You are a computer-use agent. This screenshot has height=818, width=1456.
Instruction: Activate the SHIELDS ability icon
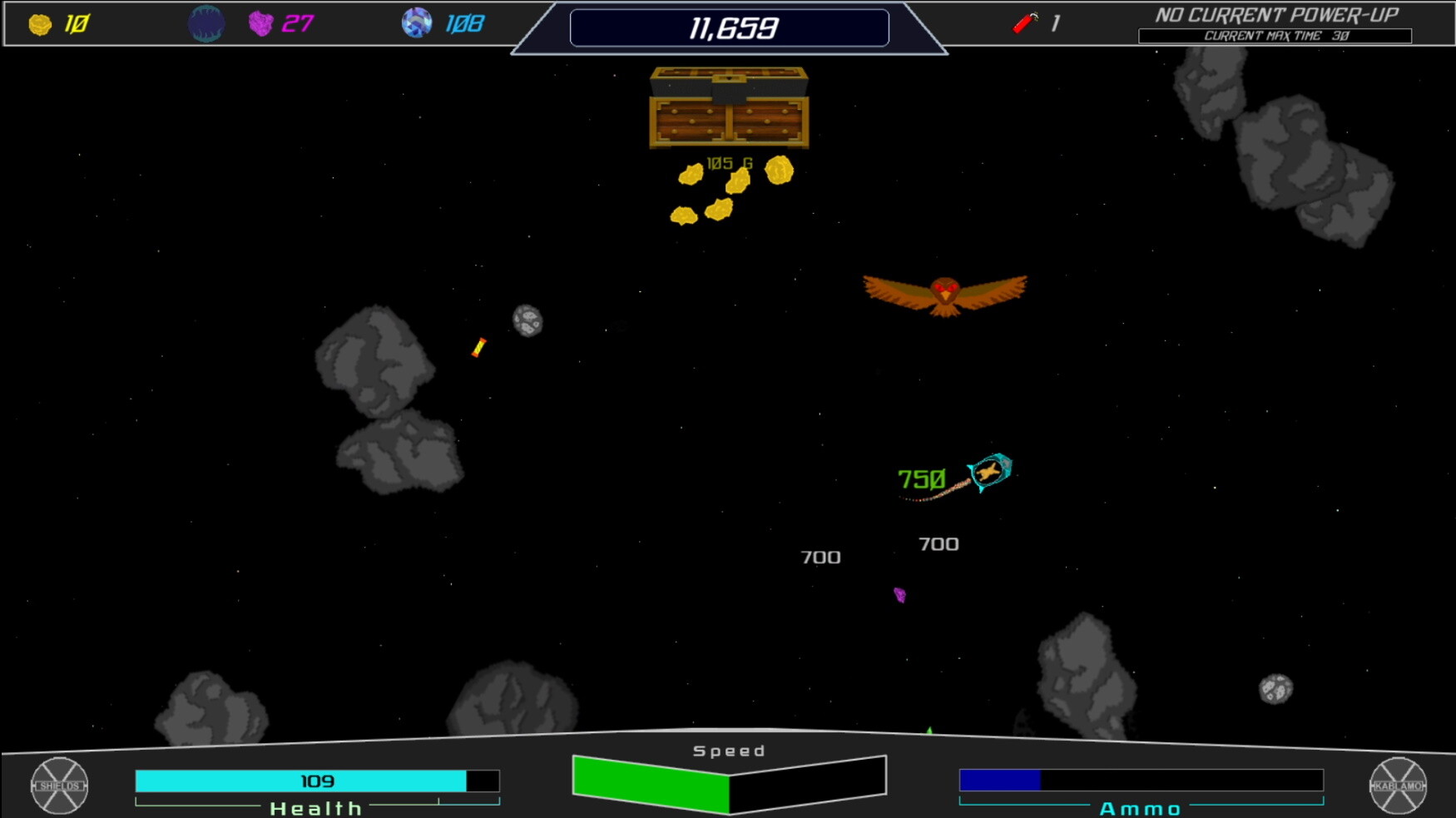point(59,786)
